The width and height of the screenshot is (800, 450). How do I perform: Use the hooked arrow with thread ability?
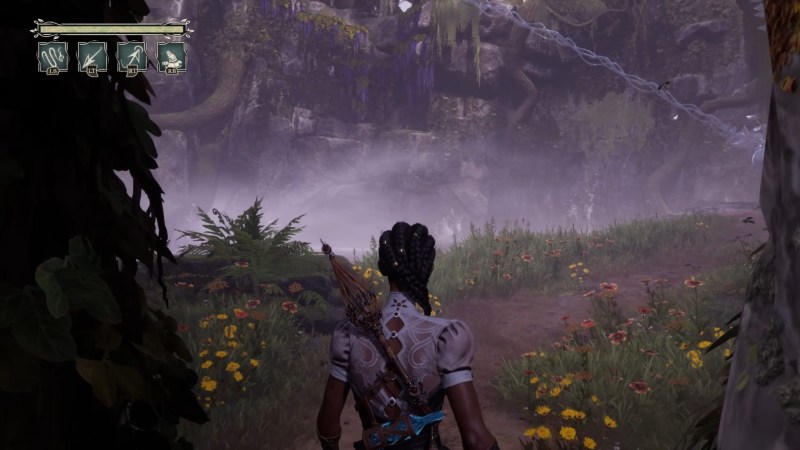pyautogui.click(x=131, y=56)
